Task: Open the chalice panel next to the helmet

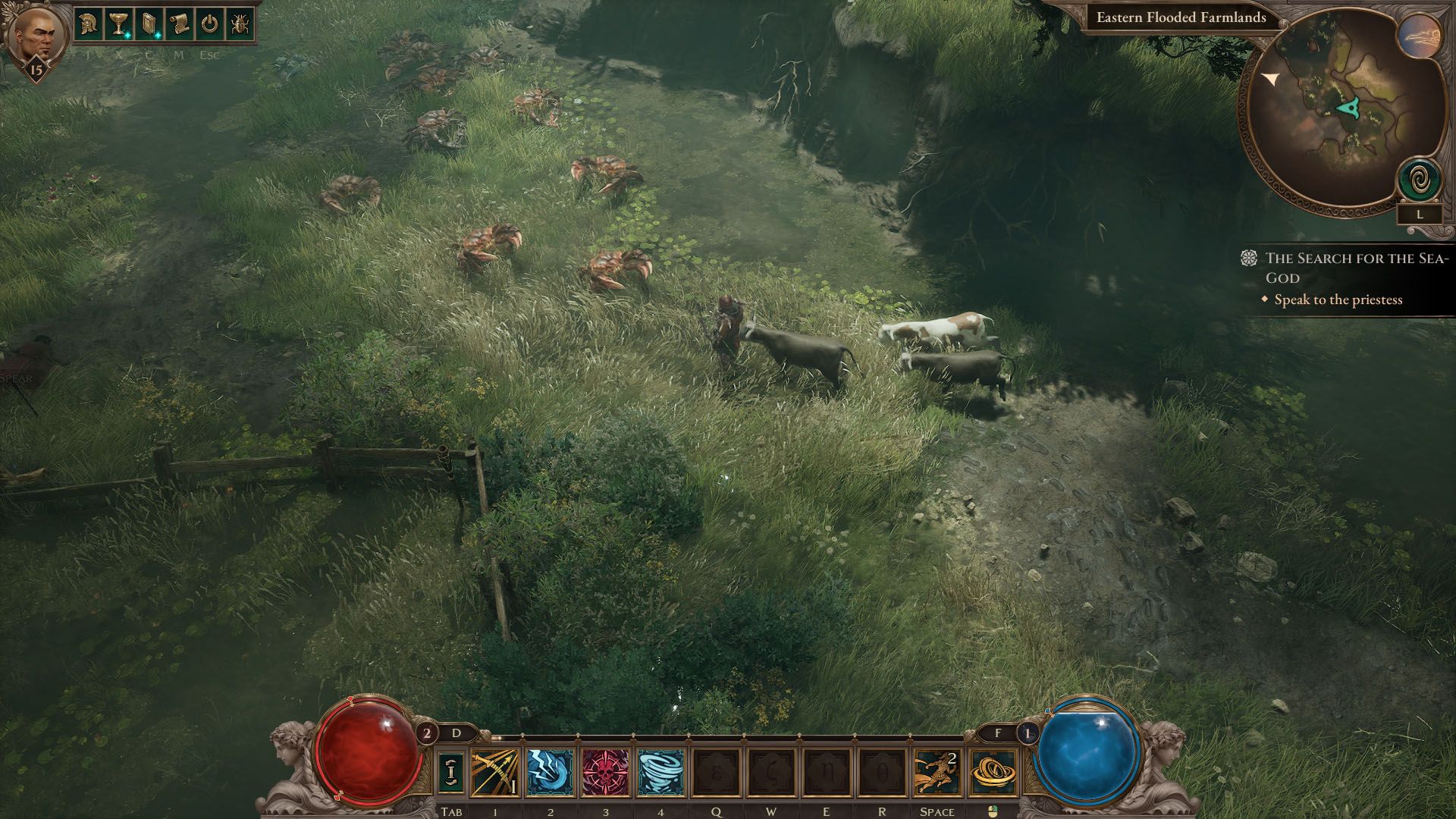Action: 118,25
